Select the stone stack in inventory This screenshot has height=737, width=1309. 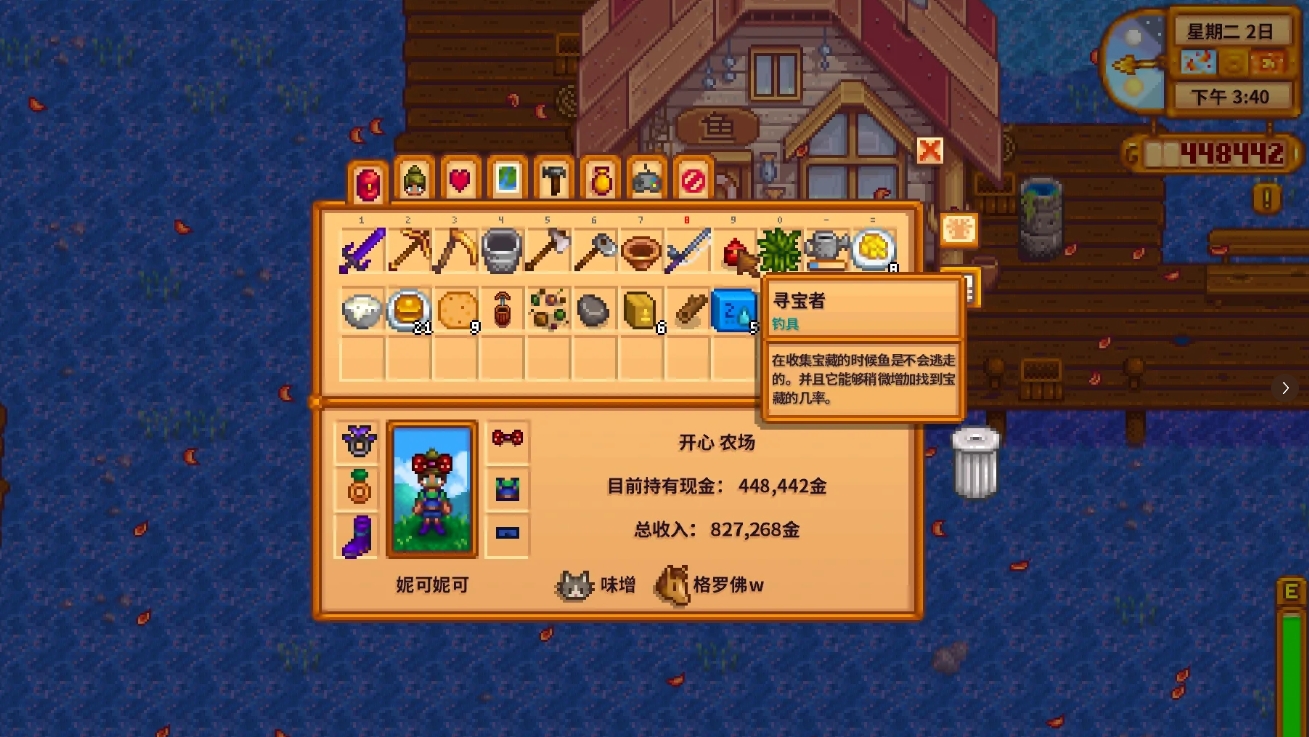(594, 310)
